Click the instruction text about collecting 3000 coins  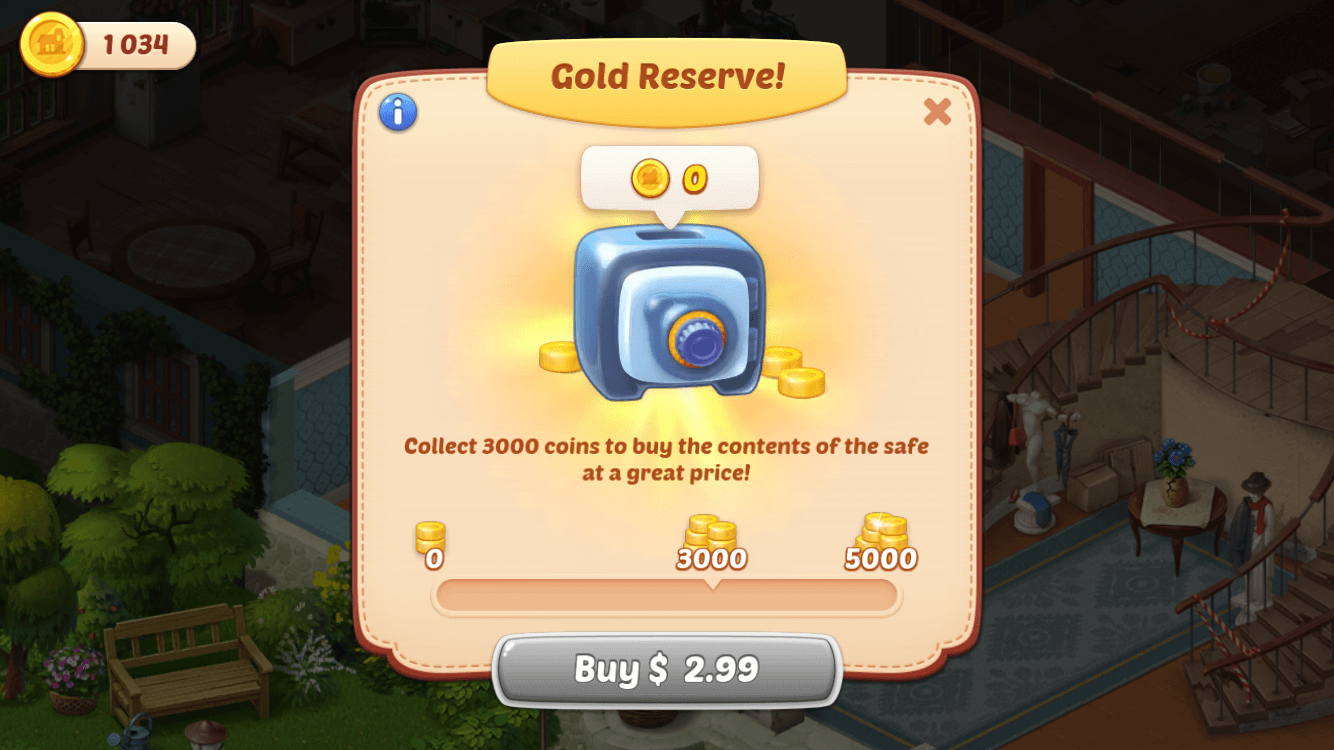tap(667, 456)
